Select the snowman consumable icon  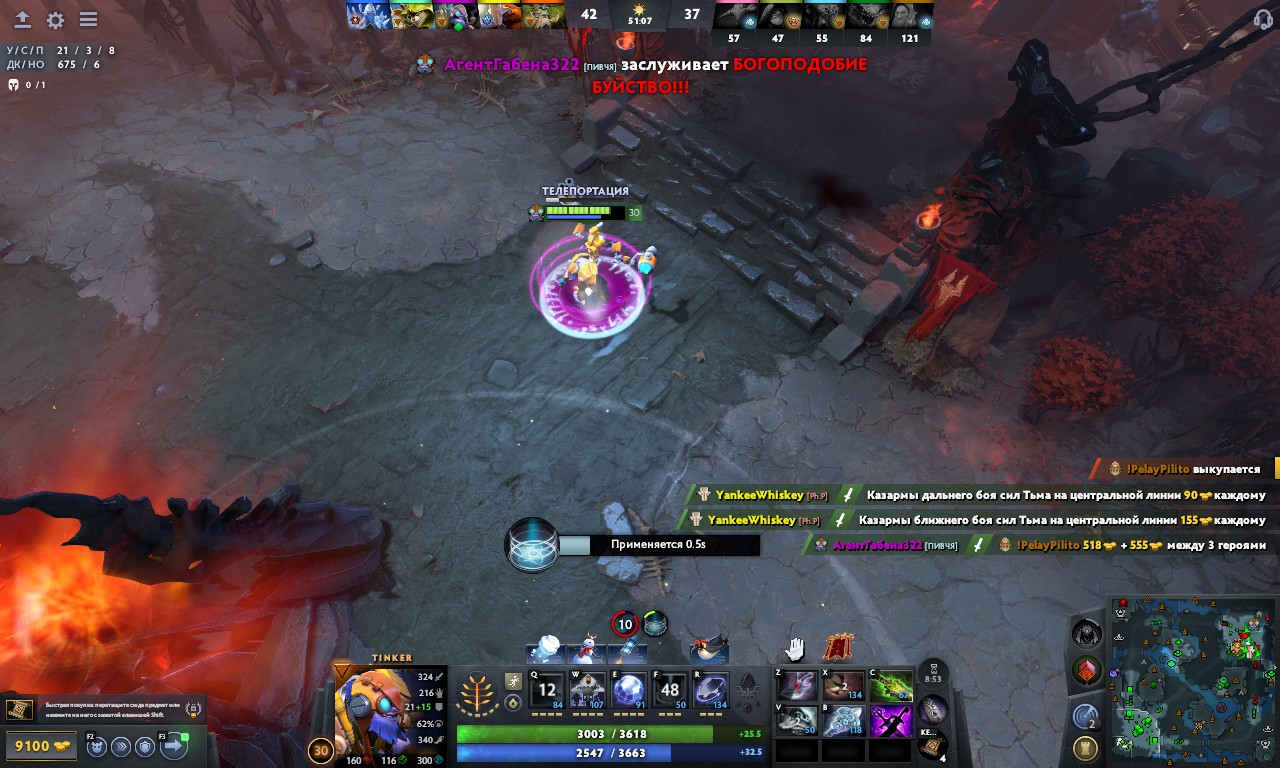click(585, 650)
